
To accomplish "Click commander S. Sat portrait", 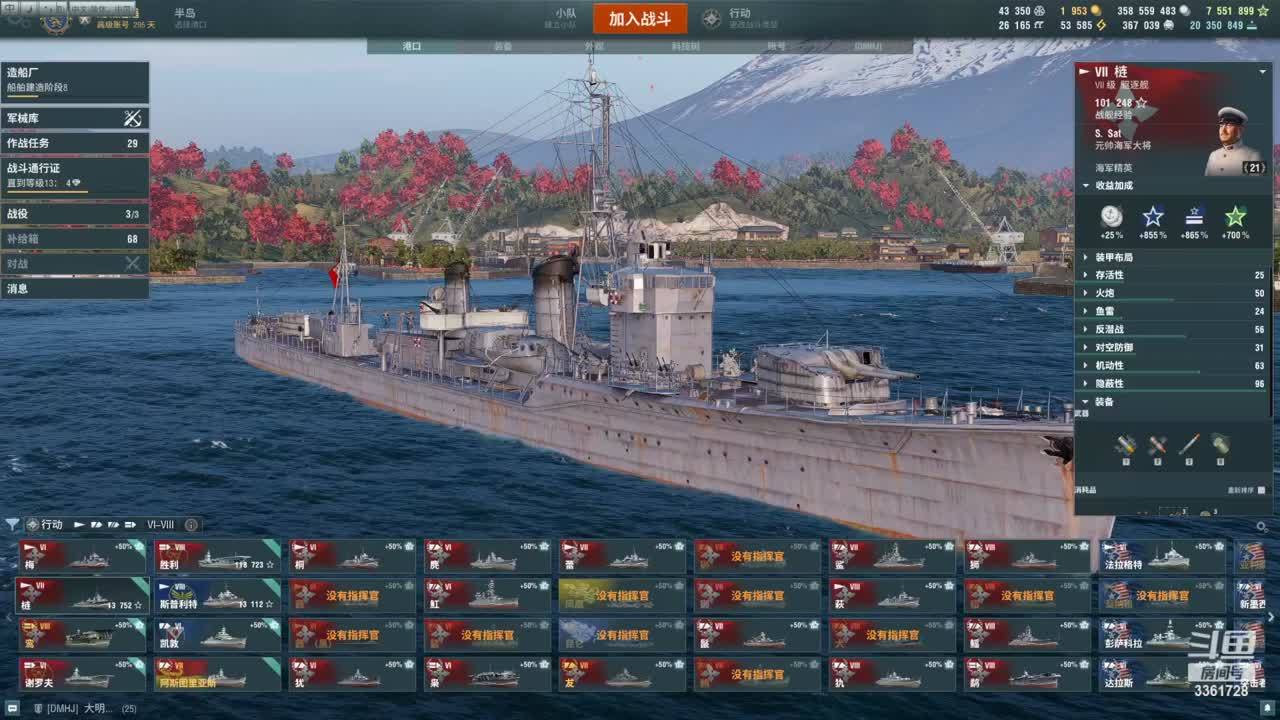I will pos(1233,140).
